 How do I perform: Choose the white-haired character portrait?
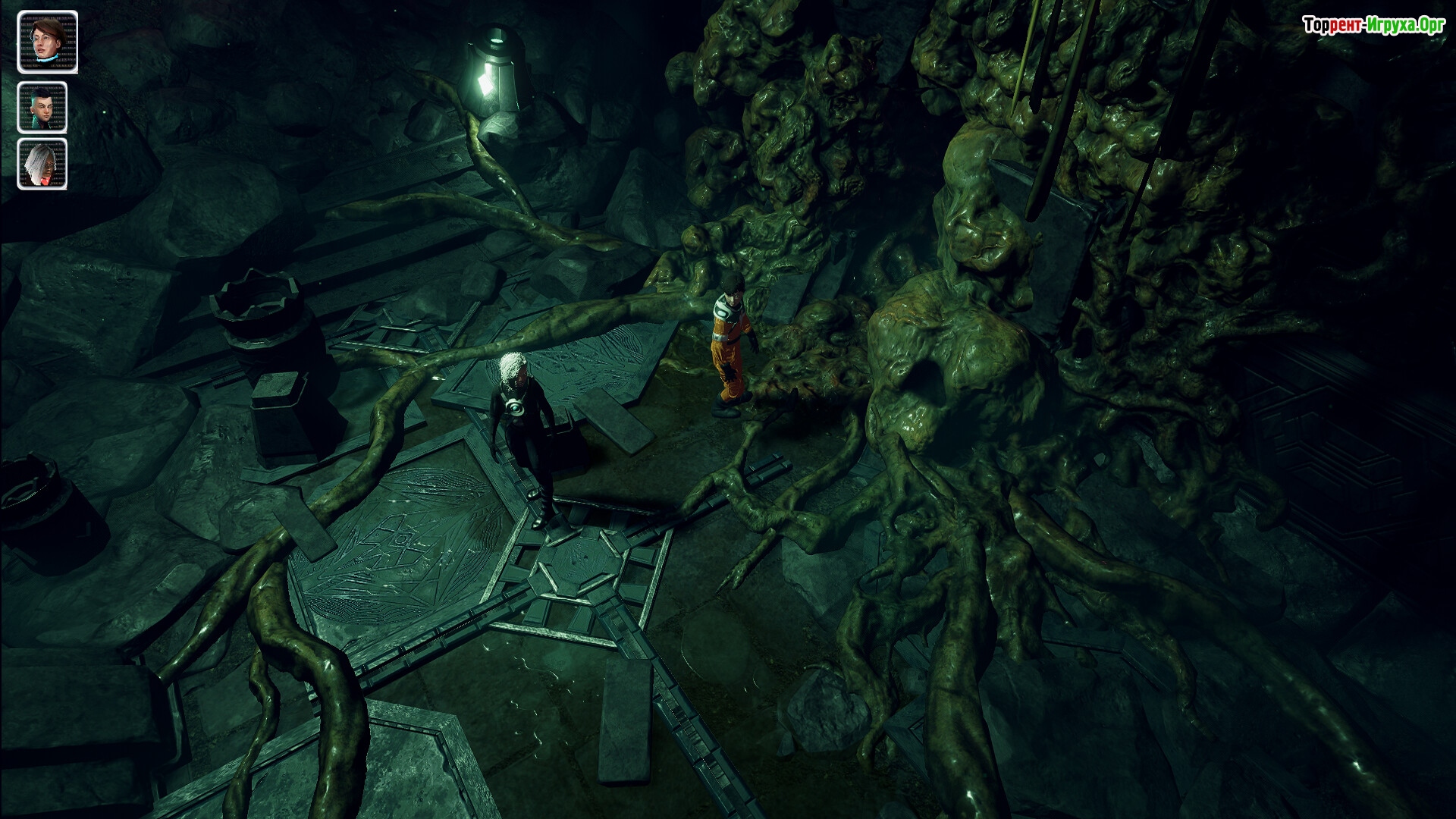pos(42,164)
